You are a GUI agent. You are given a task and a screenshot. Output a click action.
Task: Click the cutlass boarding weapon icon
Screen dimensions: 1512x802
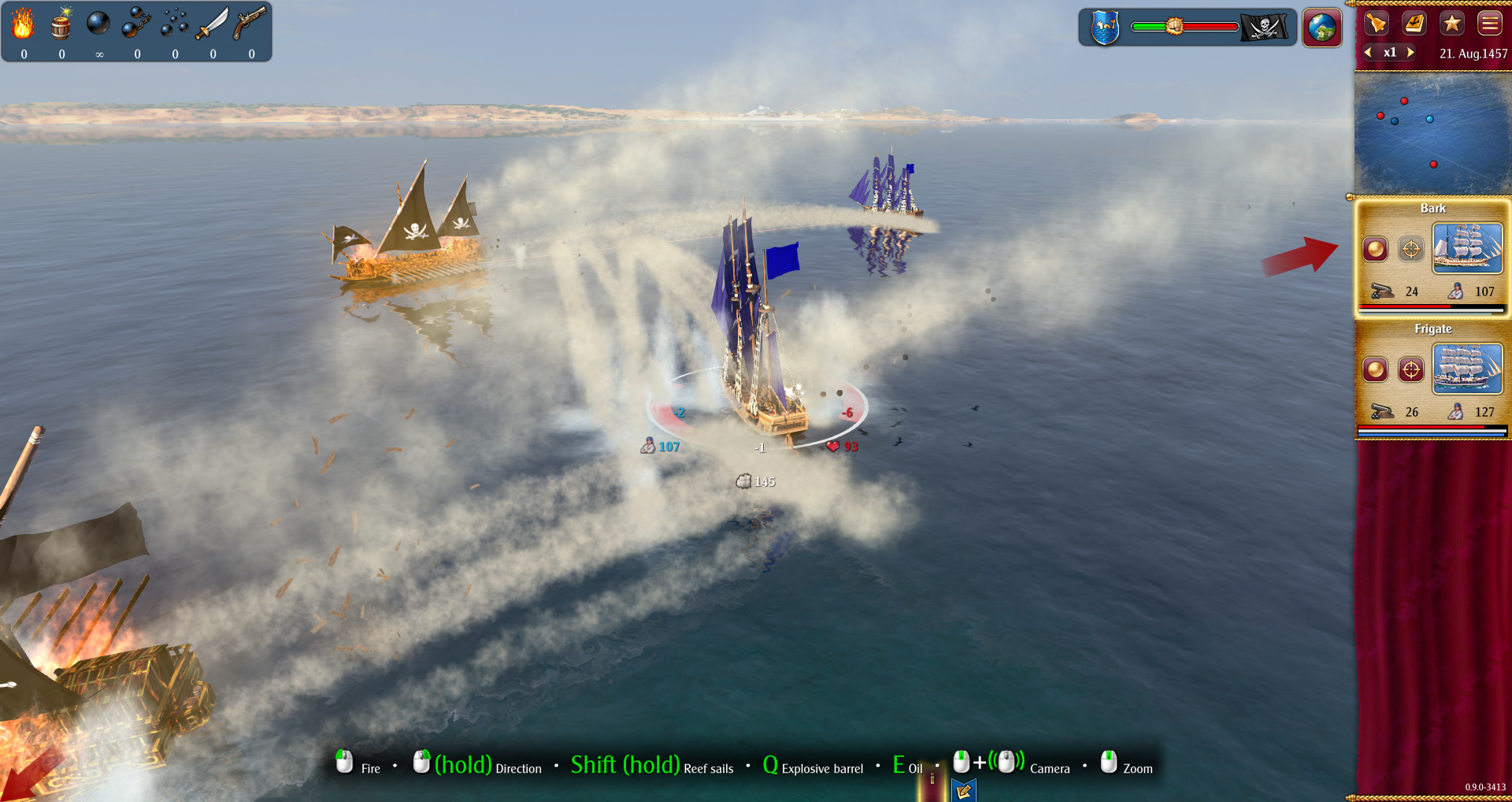tap(212, 24)
